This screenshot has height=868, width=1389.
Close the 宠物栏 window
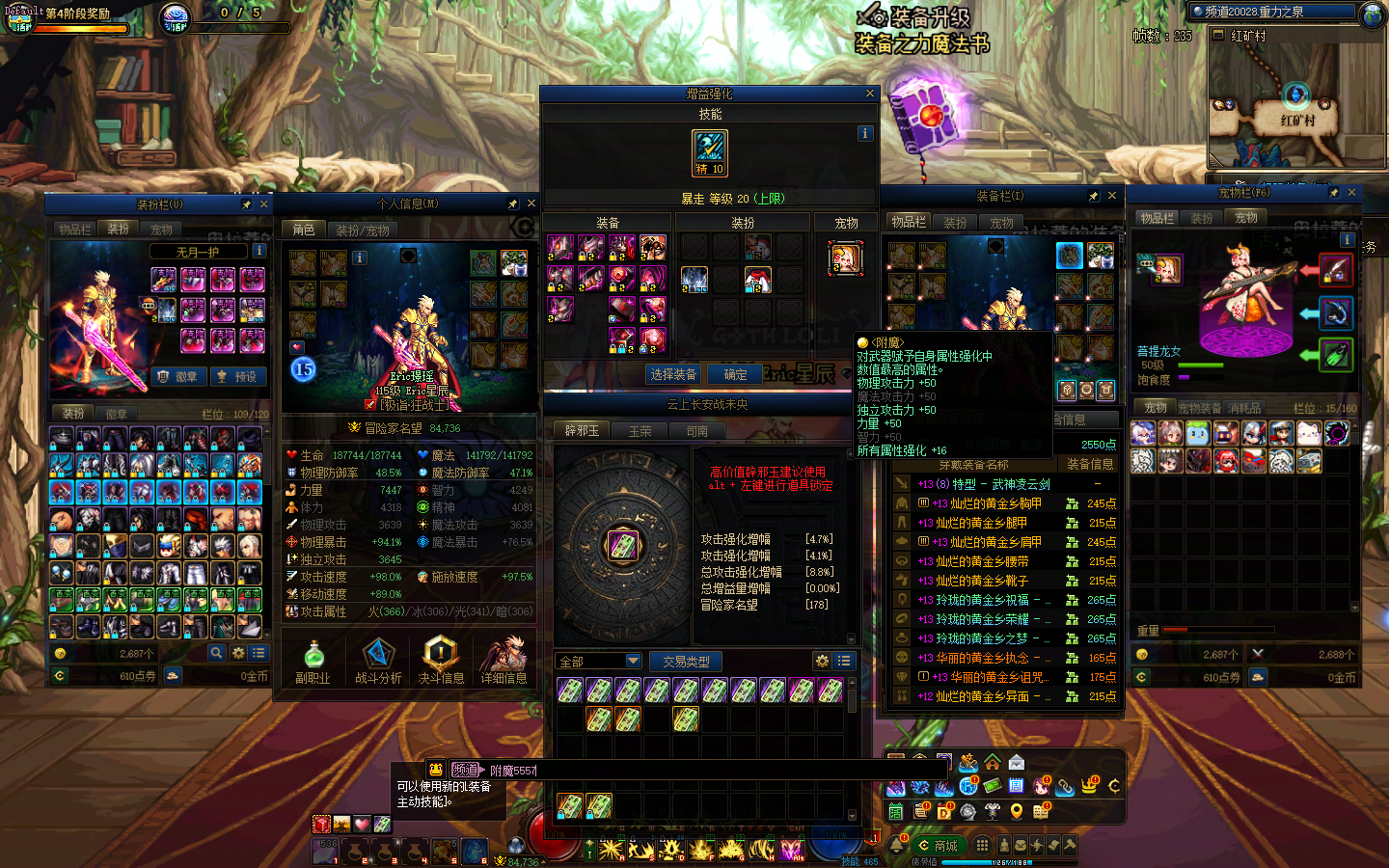tap(1351, 193)
